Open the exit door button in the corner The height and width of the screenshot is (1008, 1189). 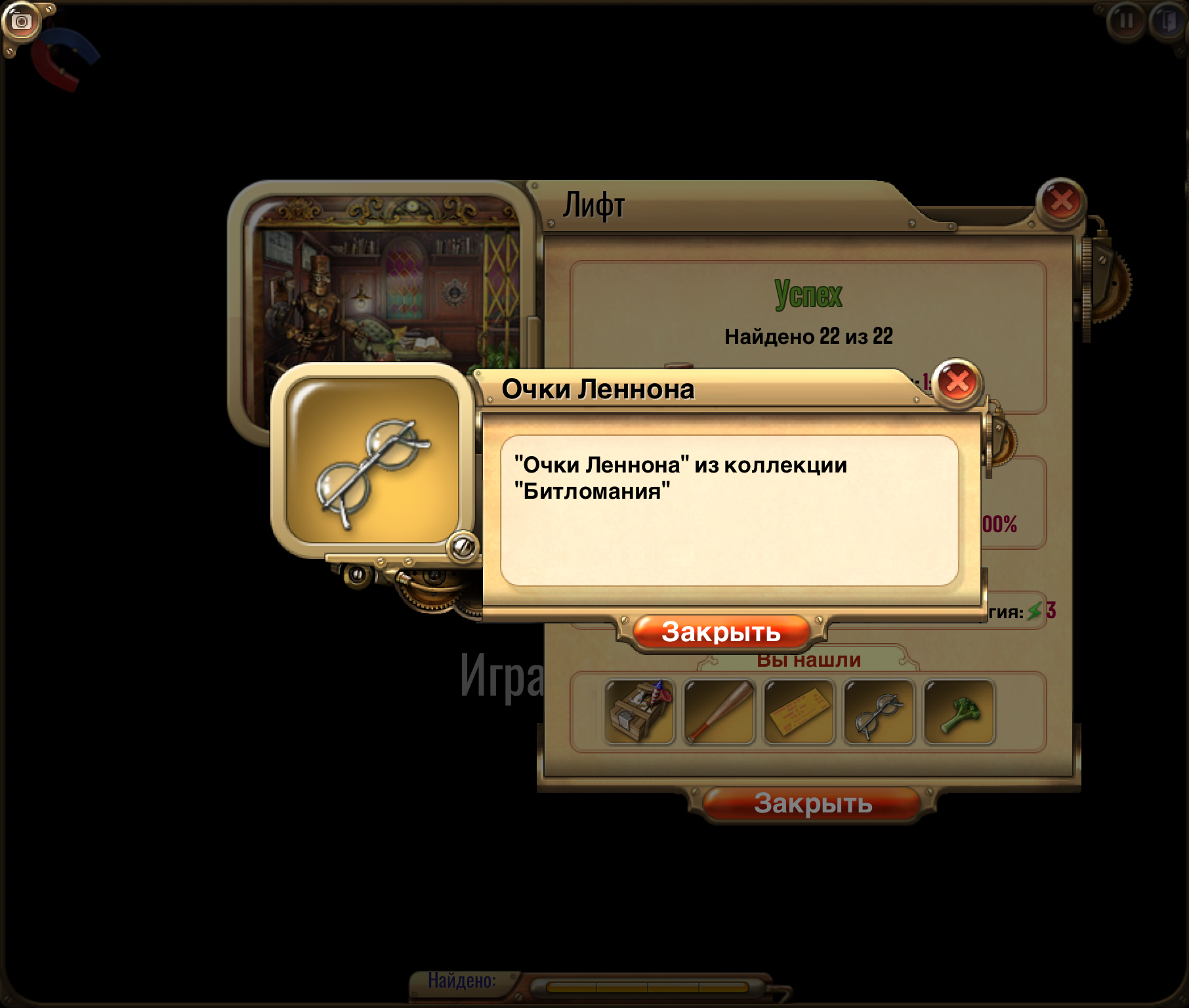tap(1168, 21)
